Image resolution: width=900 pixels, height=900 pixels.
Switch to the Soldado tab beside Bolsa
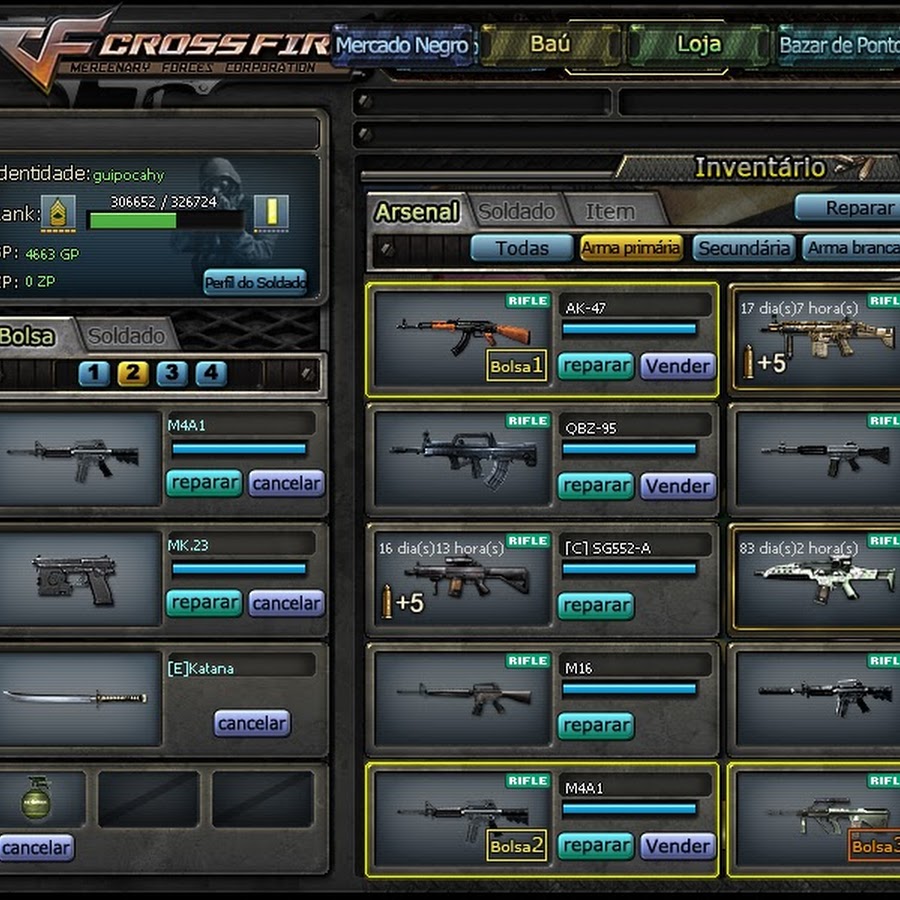(126, 336)
